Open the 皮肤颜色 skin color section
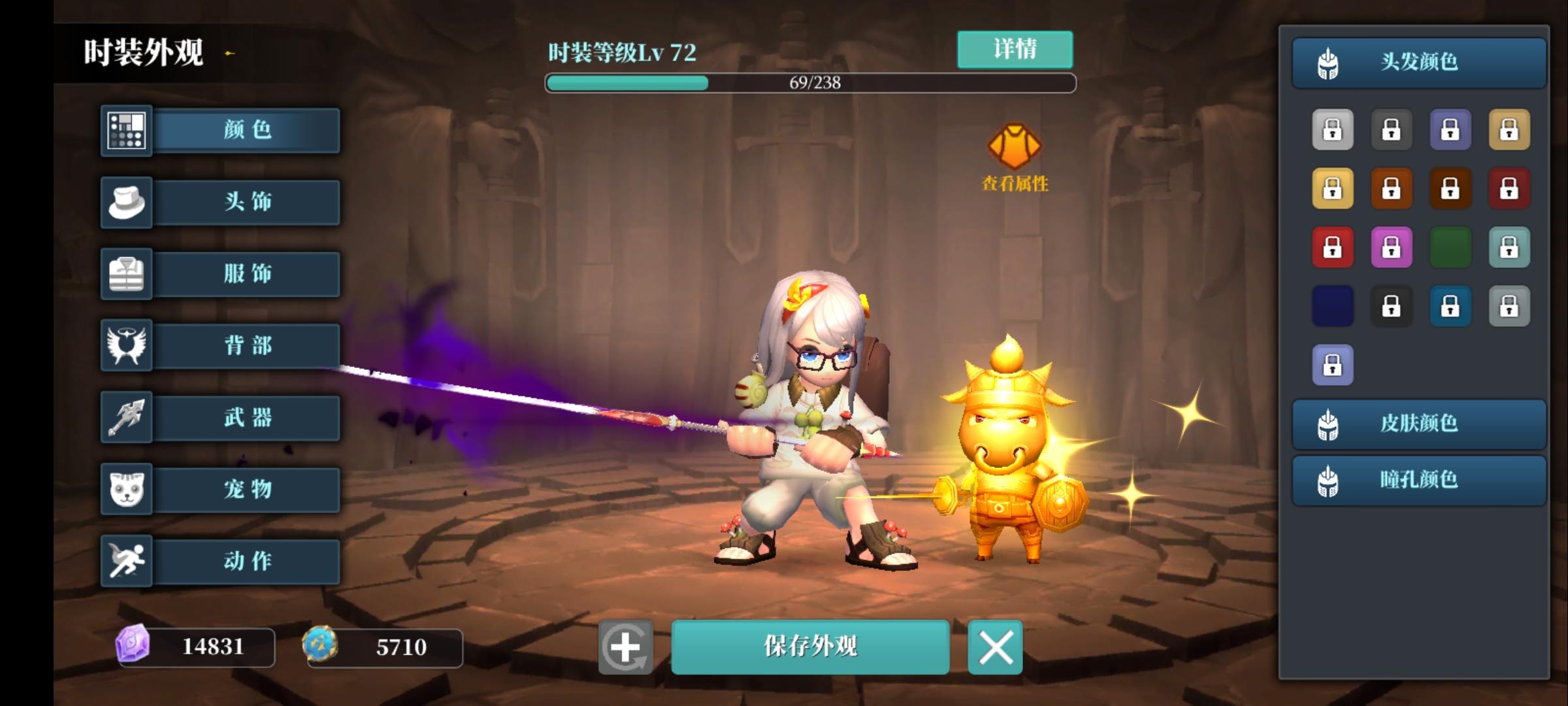Viewport: 1568px width, 706px height. (x=1418, y=424)
